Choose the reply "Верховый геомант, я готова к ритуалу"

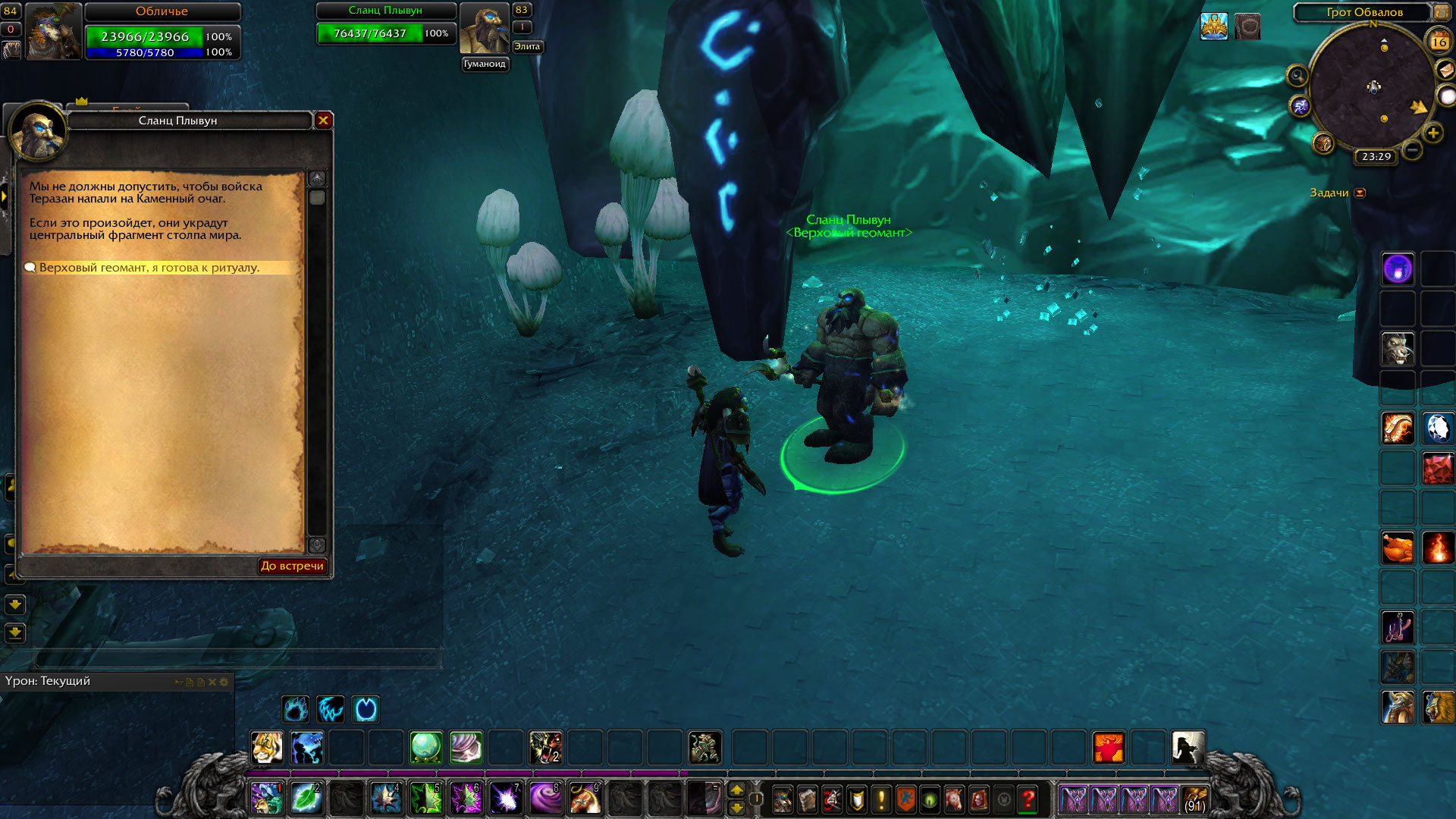[149, 268]
